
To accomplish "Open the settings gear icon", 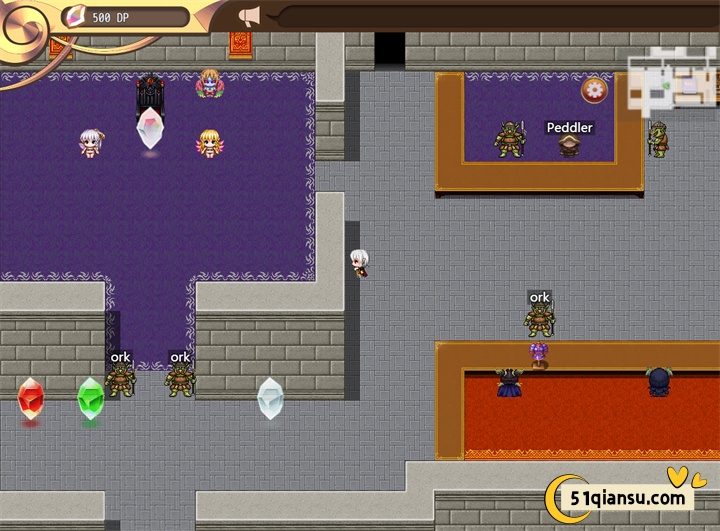I will tap(594, 90).
